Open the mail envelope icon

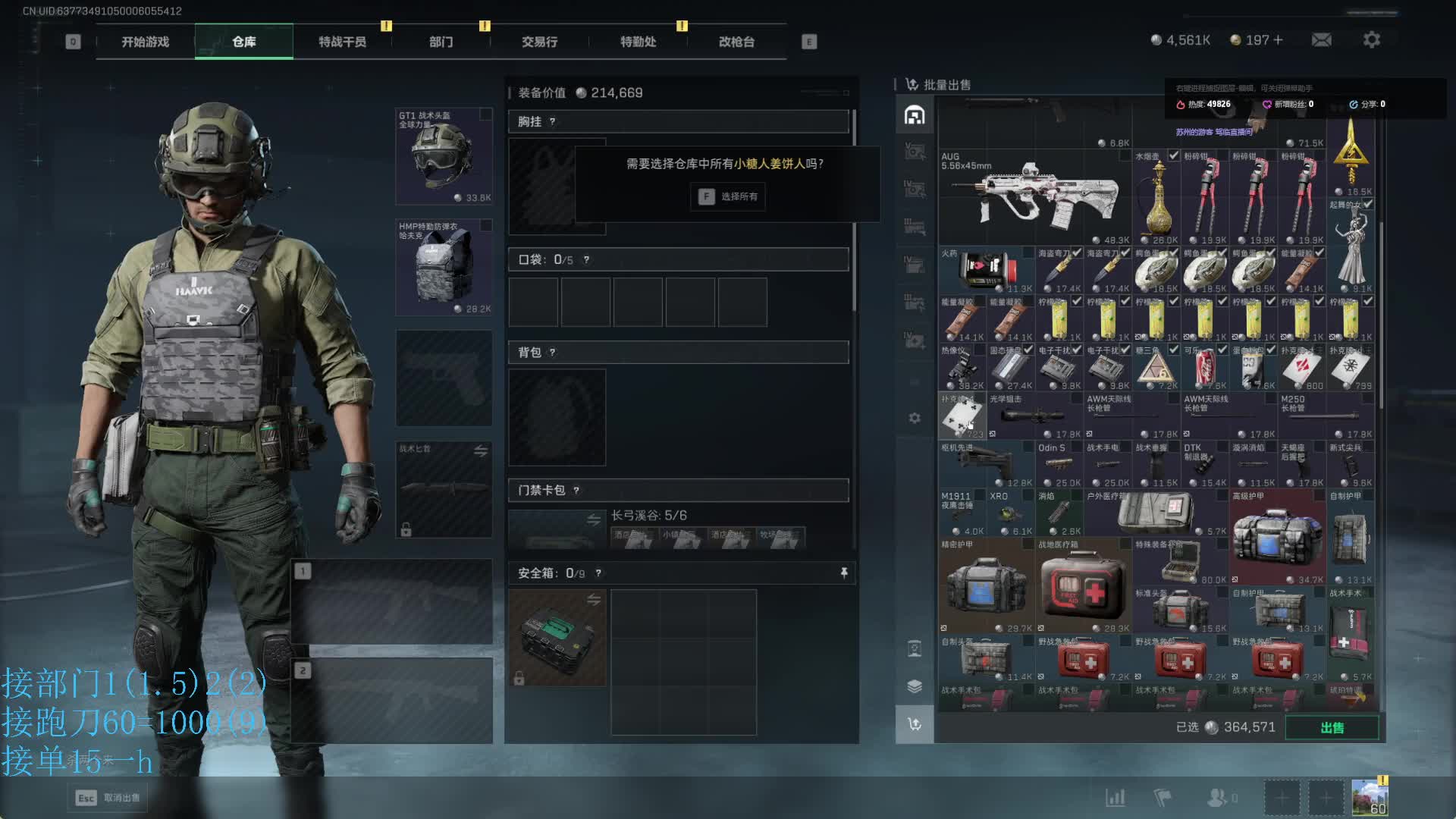pyautogui.click(x=1322, y=39)
